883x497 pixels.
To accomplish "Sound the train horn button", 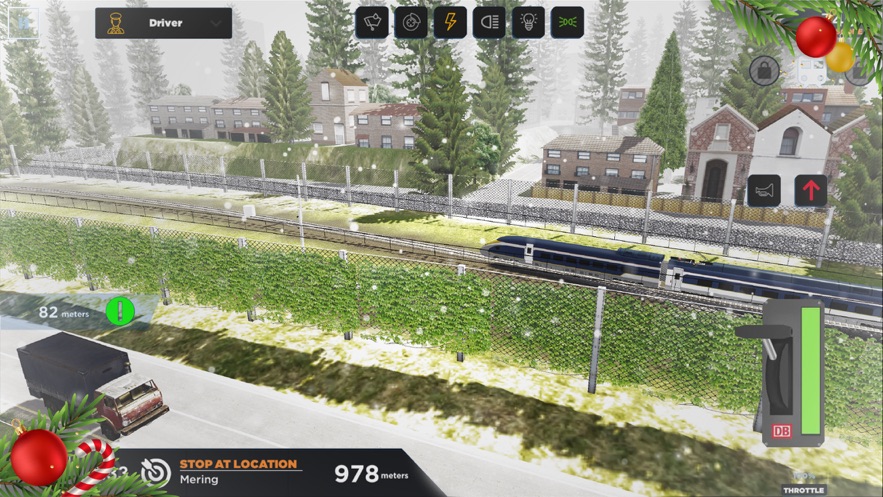I will (764, 190).
